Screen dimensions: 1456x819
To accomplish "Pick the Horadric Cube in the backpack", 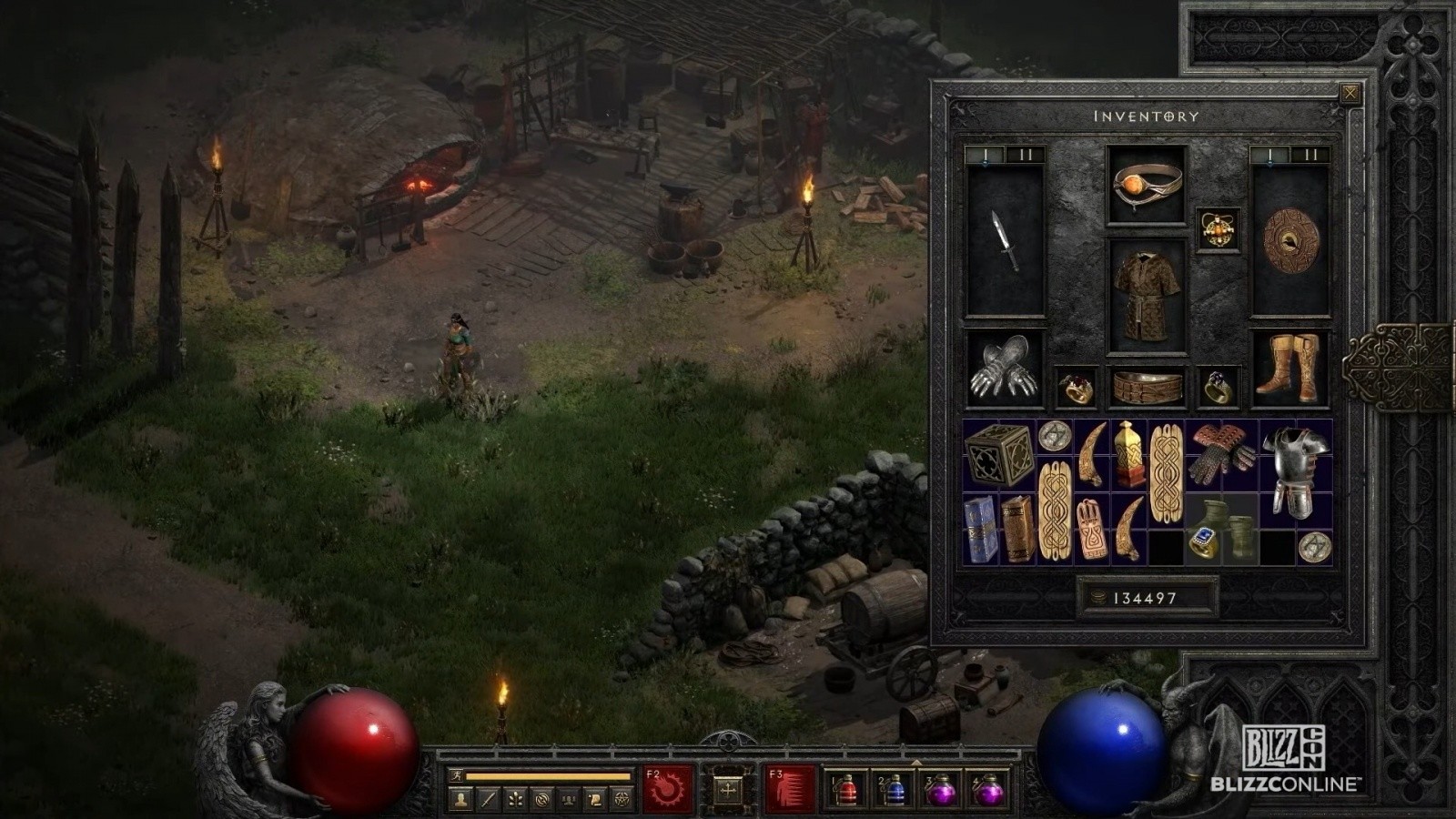I will pos(998,454).
